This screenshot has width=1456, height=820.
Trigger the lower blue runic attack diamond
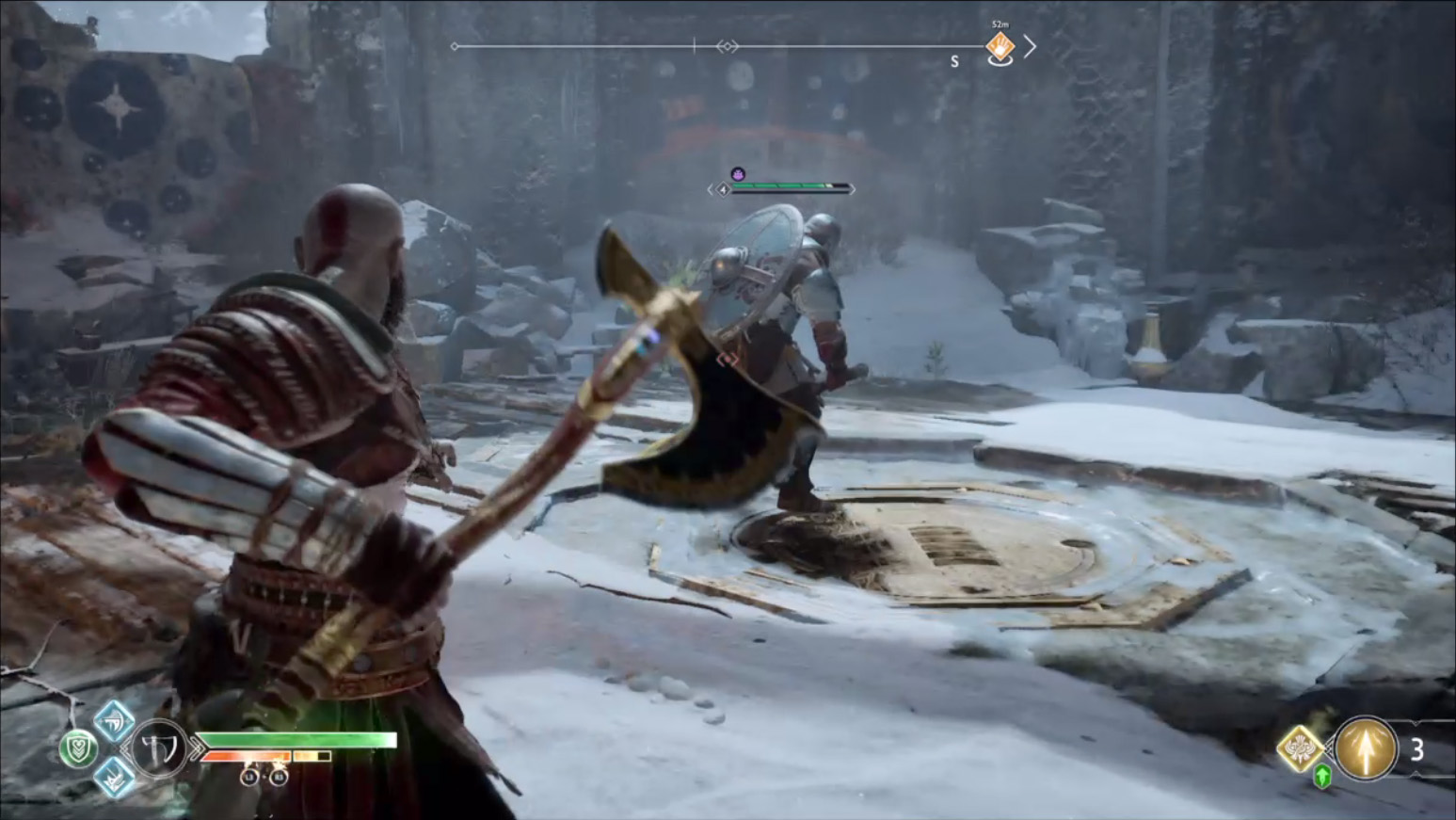pos(114,777)
